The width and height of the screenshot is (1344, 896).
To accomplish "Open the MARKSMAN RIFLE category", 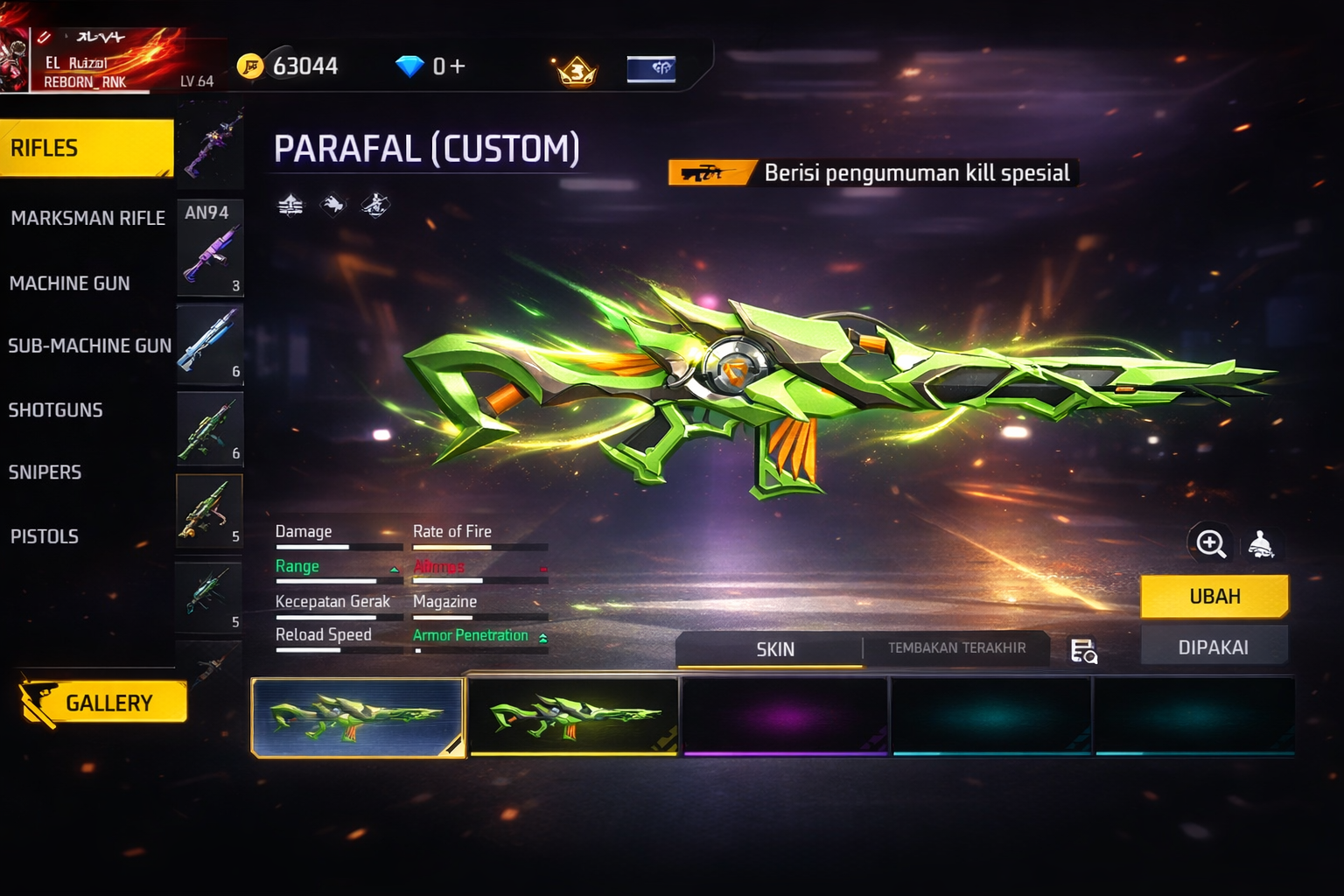I will point(87,218).
